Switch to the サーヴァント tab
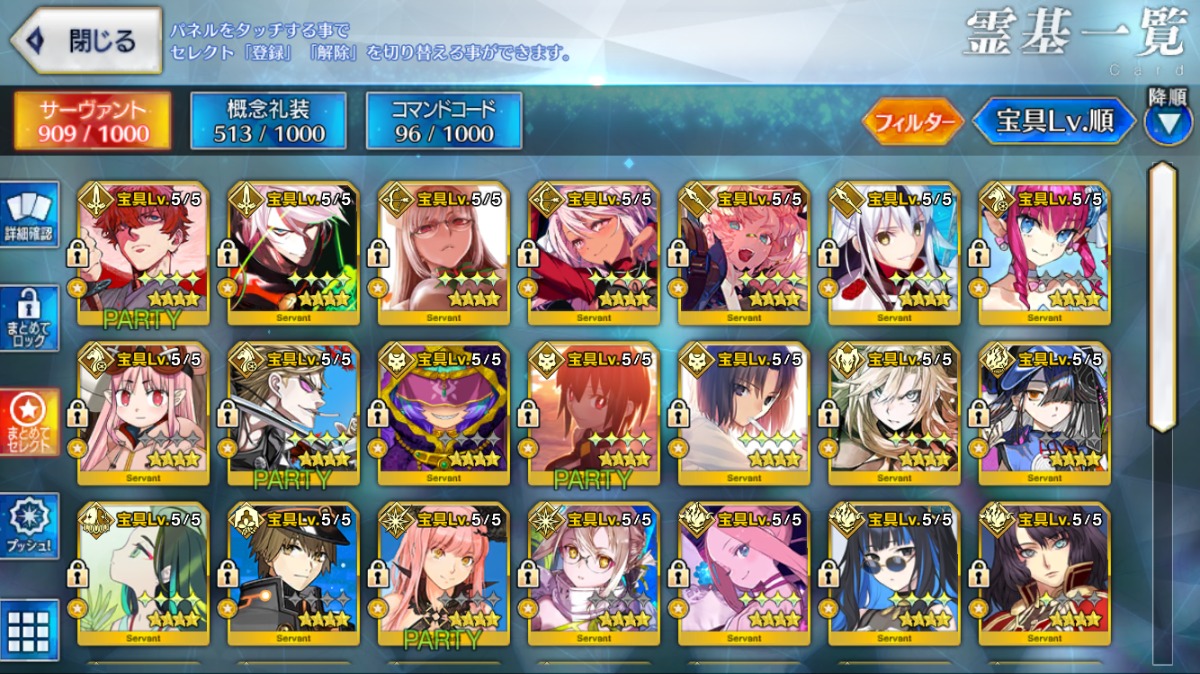The width and height of the screenshot is (1200, 674). [x=92, y=121]
